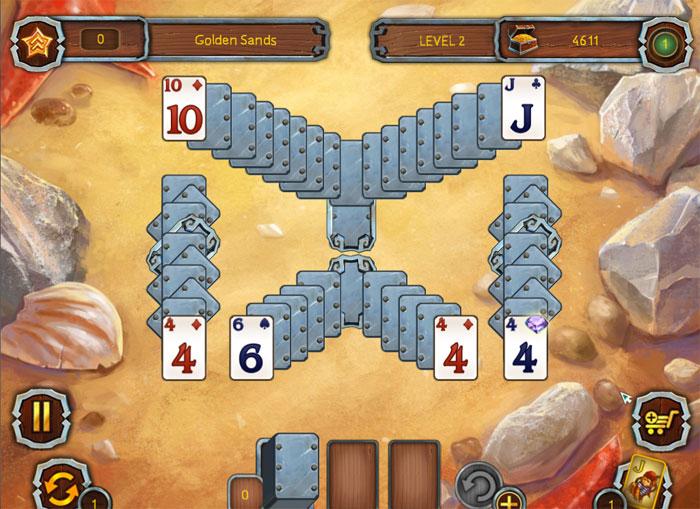Click the yellow plus button near undo
Screen dimensions: 700x509
(x=509, y=498)
